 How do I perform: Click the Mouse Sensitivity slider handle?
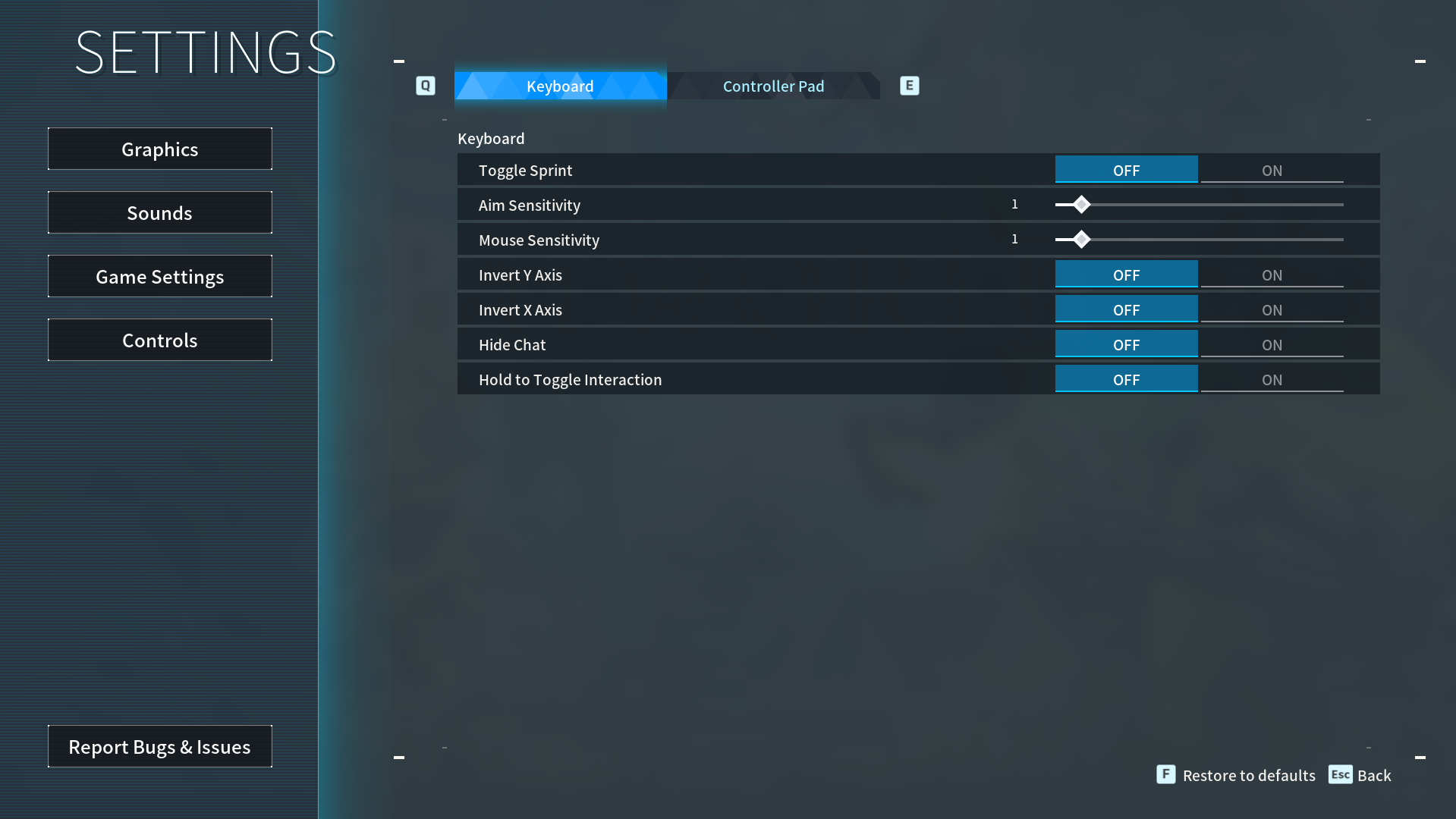point(1080,239)
